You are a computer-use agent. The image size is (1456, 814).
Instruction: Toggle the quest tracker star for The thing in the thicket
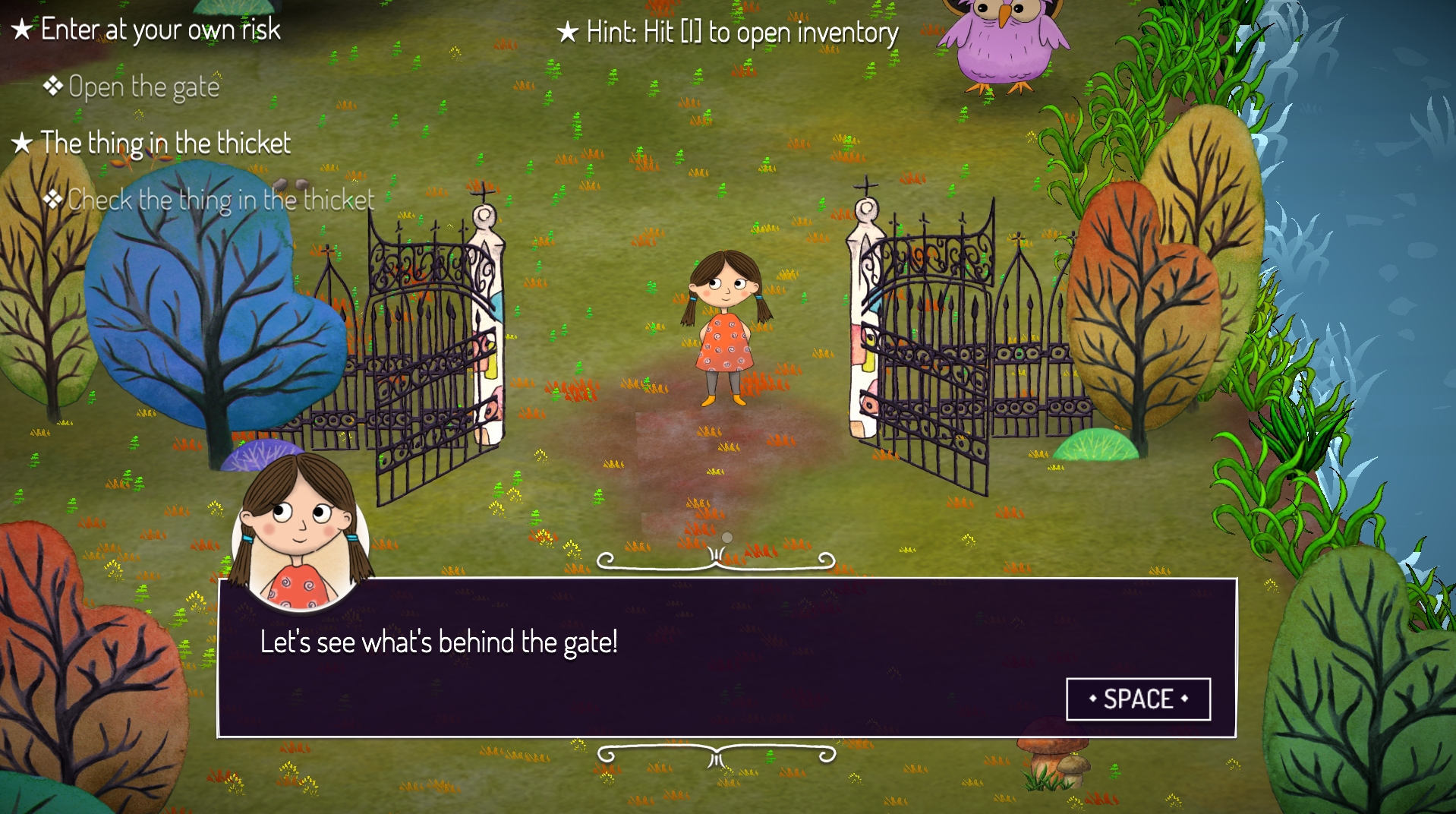coord(22,142)
